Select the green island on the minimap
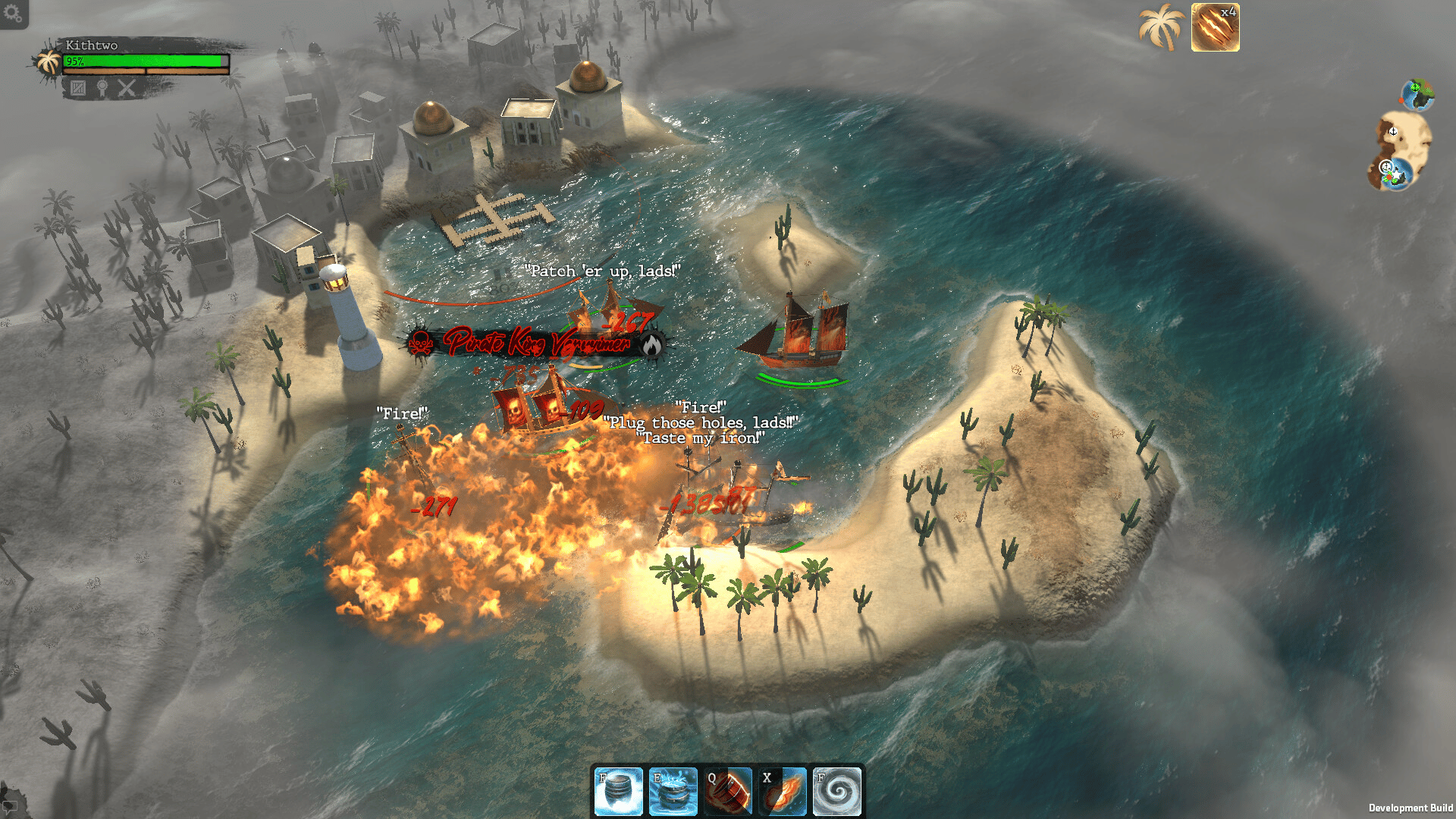The image size is (1456, 819). (1417, 95)
